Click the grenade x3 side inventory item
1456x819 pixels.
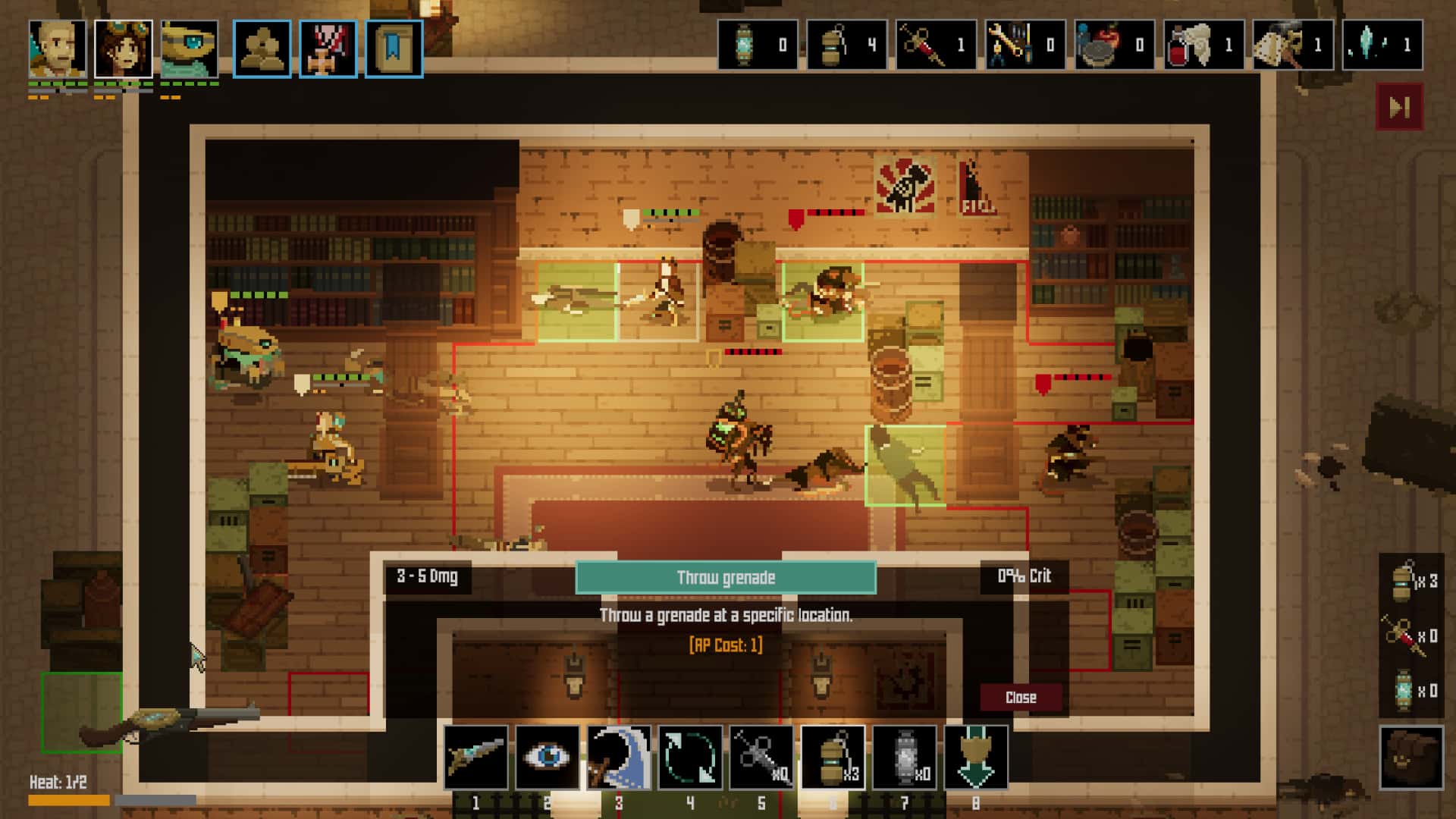[x=1411, y=582]
